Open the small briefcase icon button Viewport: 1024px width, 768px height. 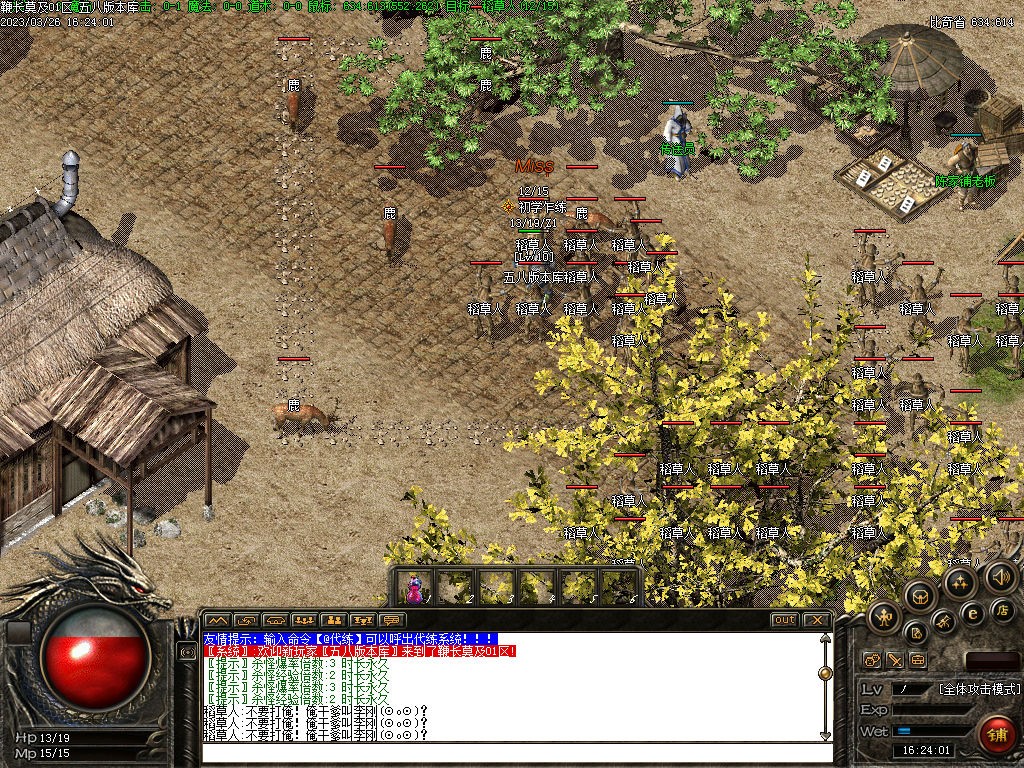tap(918, 660)
